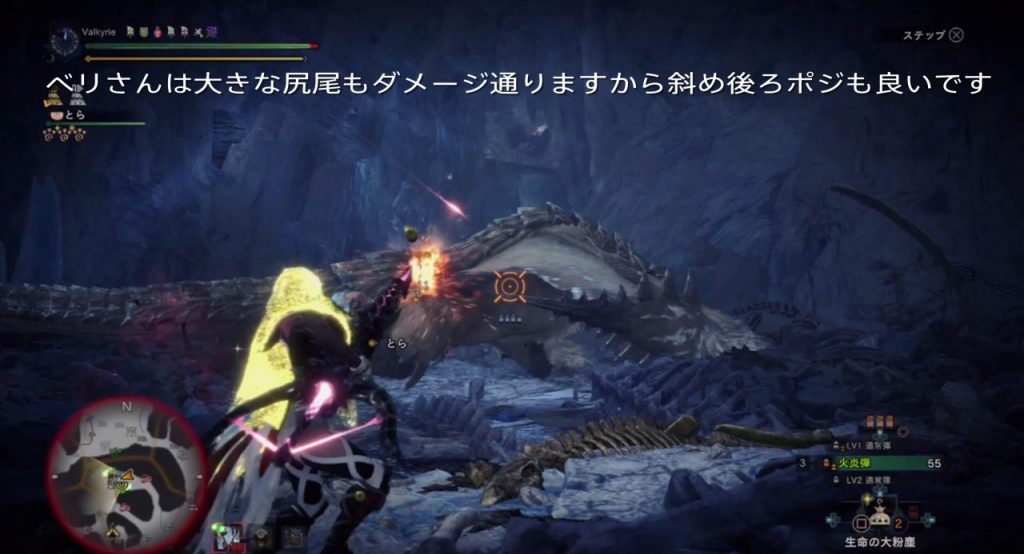Viewport: 1024px width, 554px height.
Task: Click the purple status effect icon
Action: coord(212,32)
